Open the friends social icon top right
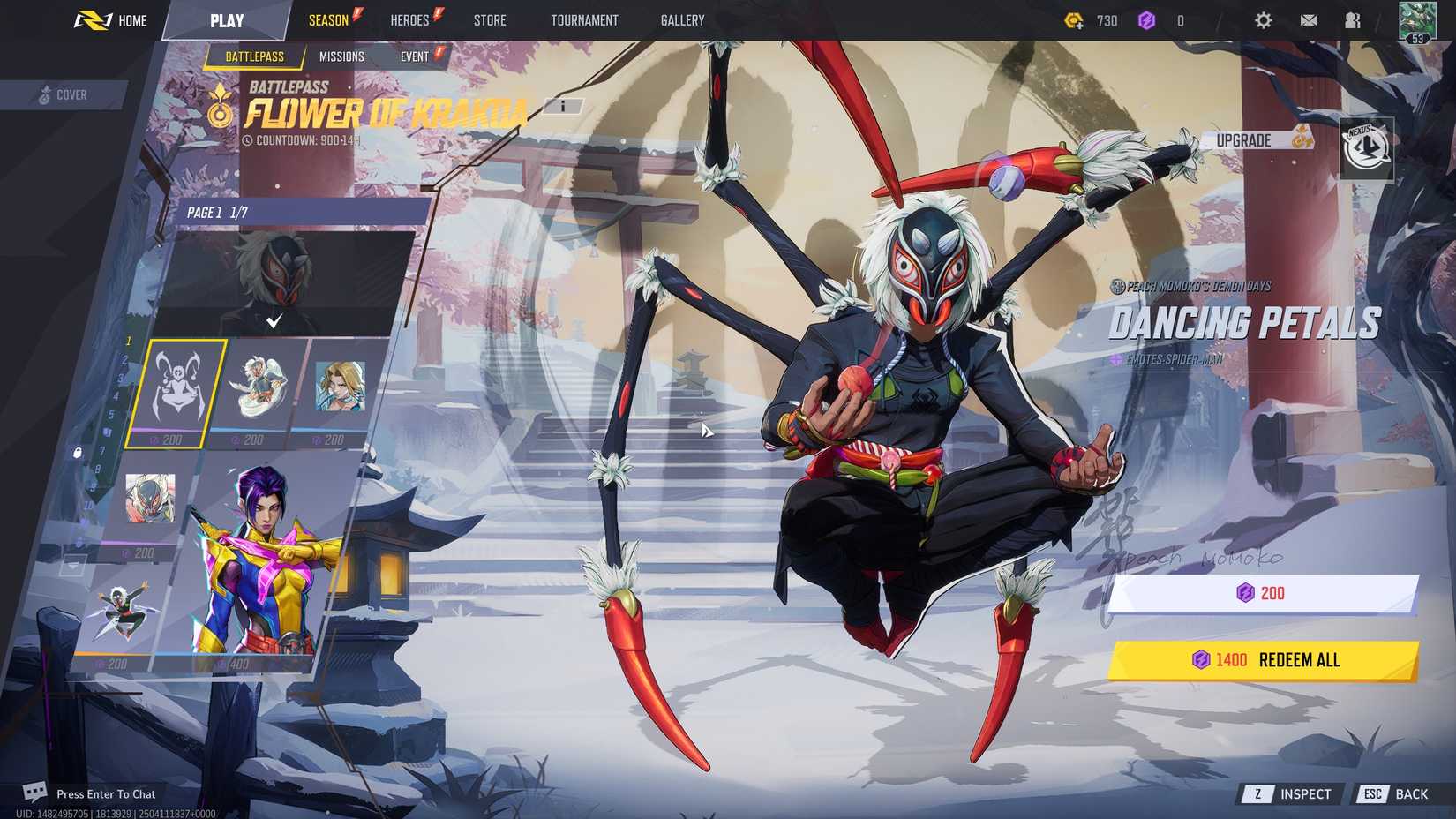 (x=1352, y=19)
